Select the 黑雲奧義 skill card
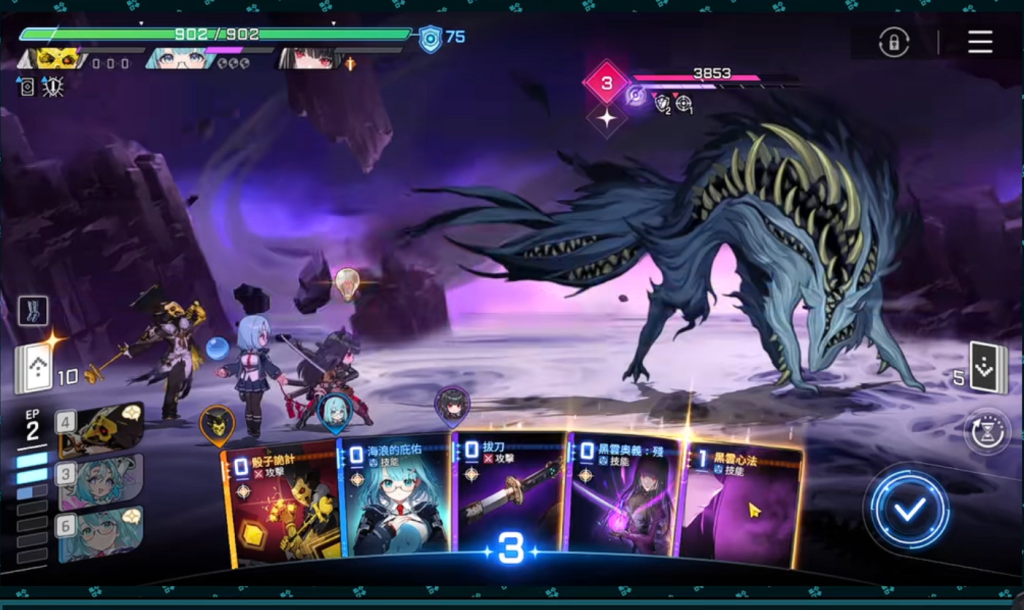The width and height of the screenshot is (1024, 610). coord(620,493)
